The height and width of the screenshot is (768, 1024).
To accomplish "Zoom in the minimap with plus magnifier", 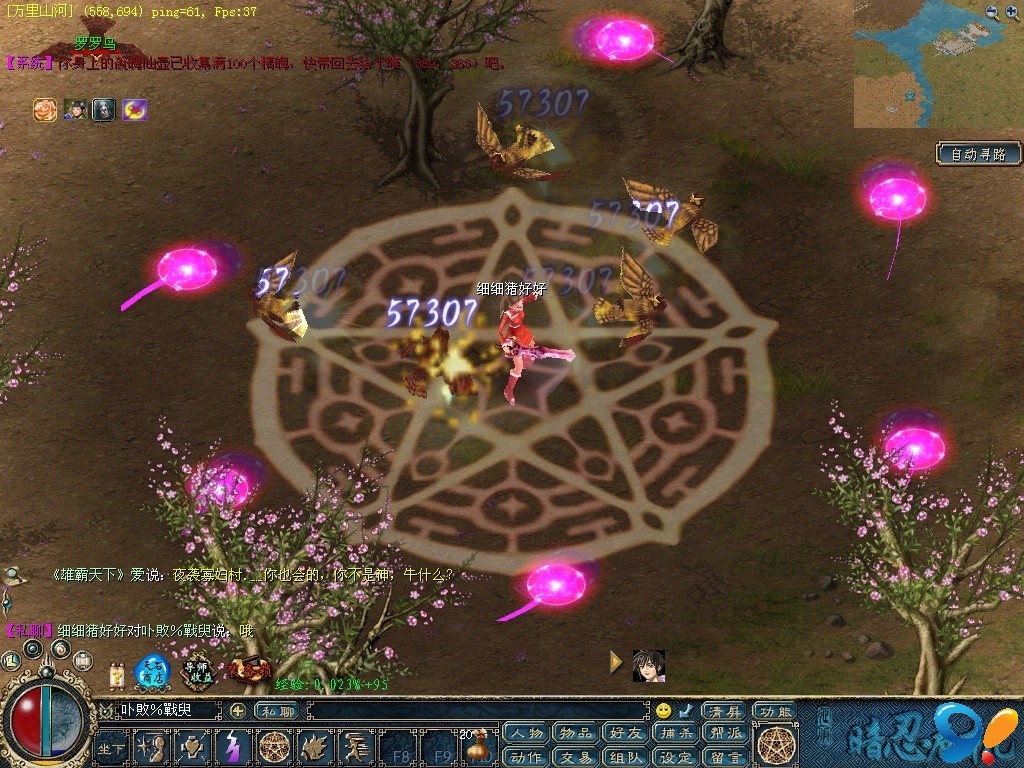I will coord(1011,12).
